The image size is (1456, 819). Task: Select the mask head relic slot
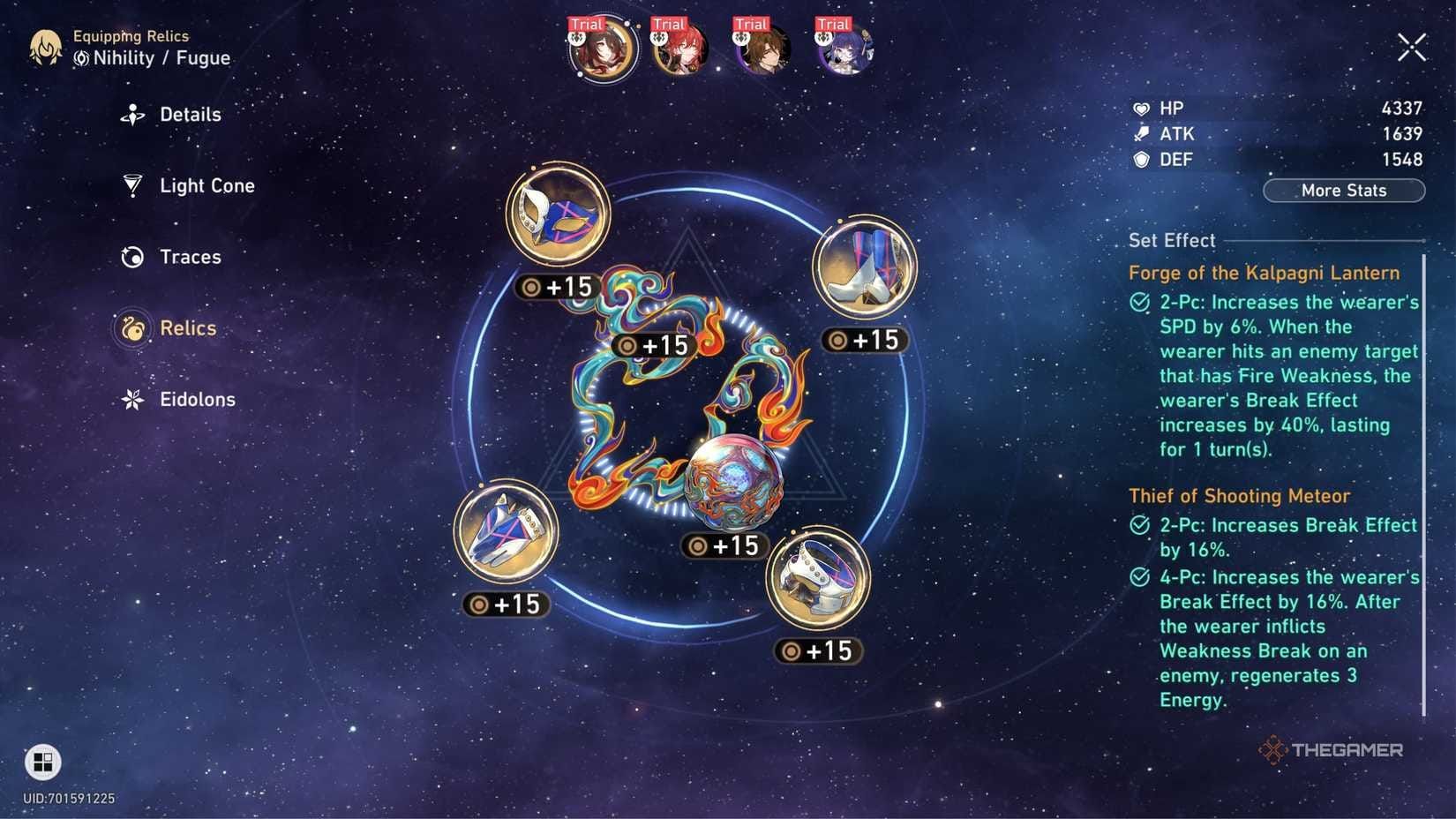558,214
